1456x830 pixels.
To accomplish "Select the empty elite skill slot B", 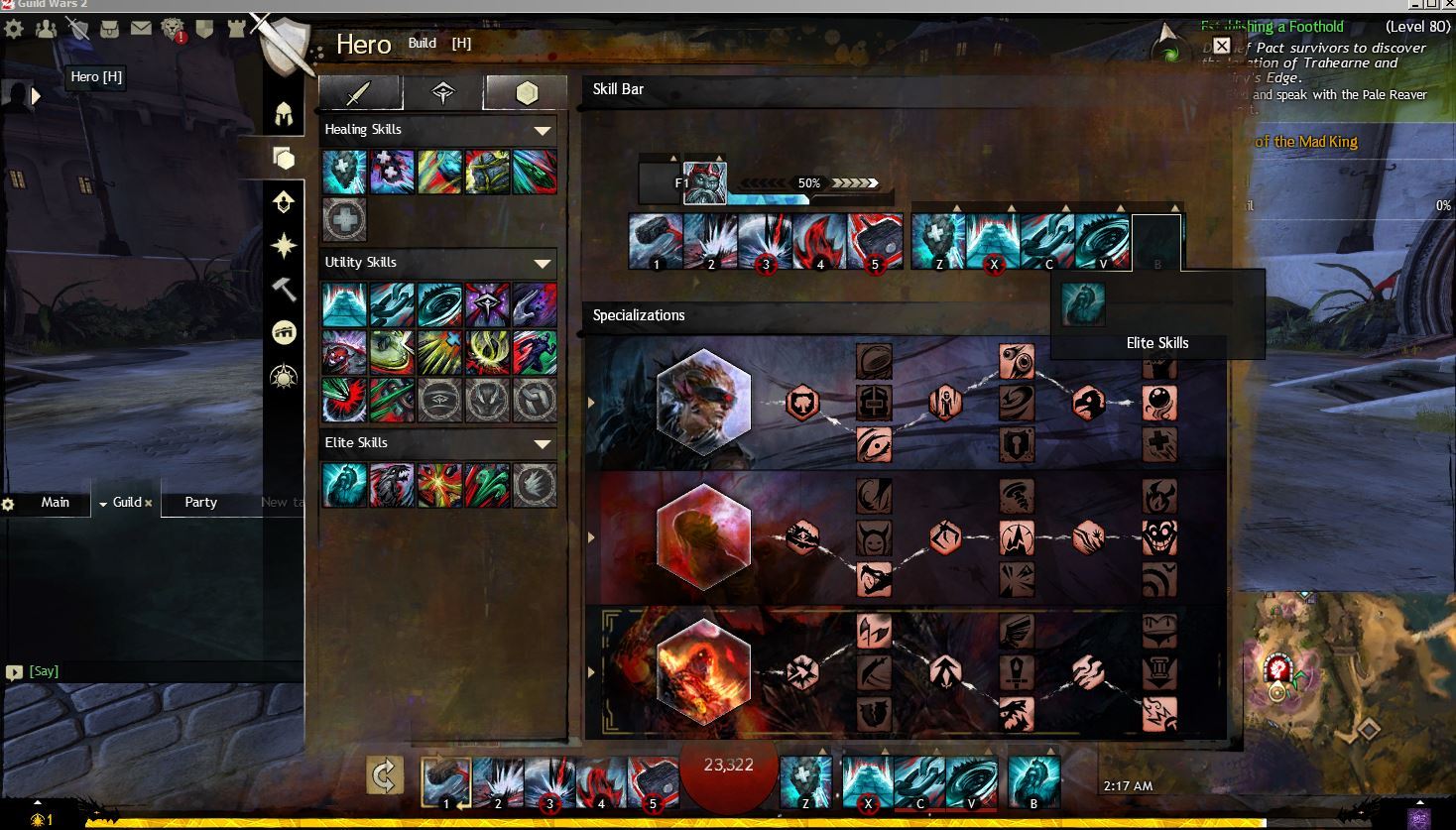I will [1156, 243].
